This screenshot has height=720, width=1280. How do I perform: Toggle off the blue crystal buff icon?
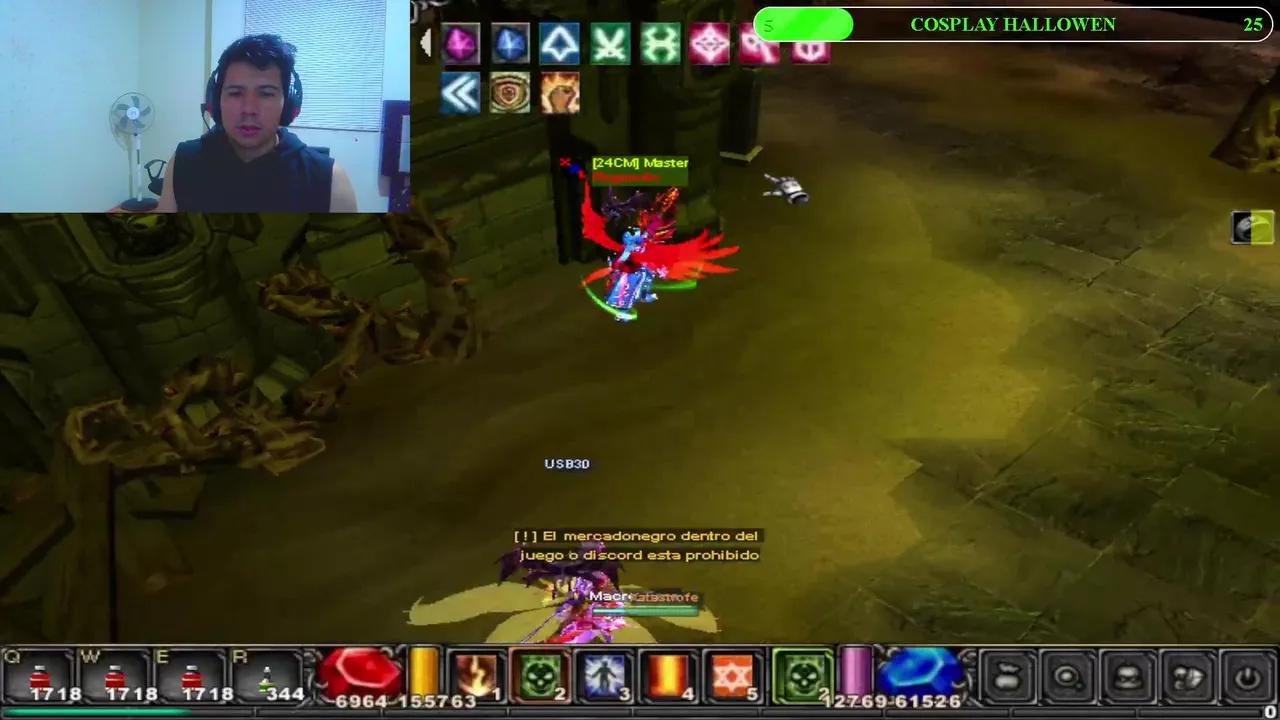click(510, 43)
